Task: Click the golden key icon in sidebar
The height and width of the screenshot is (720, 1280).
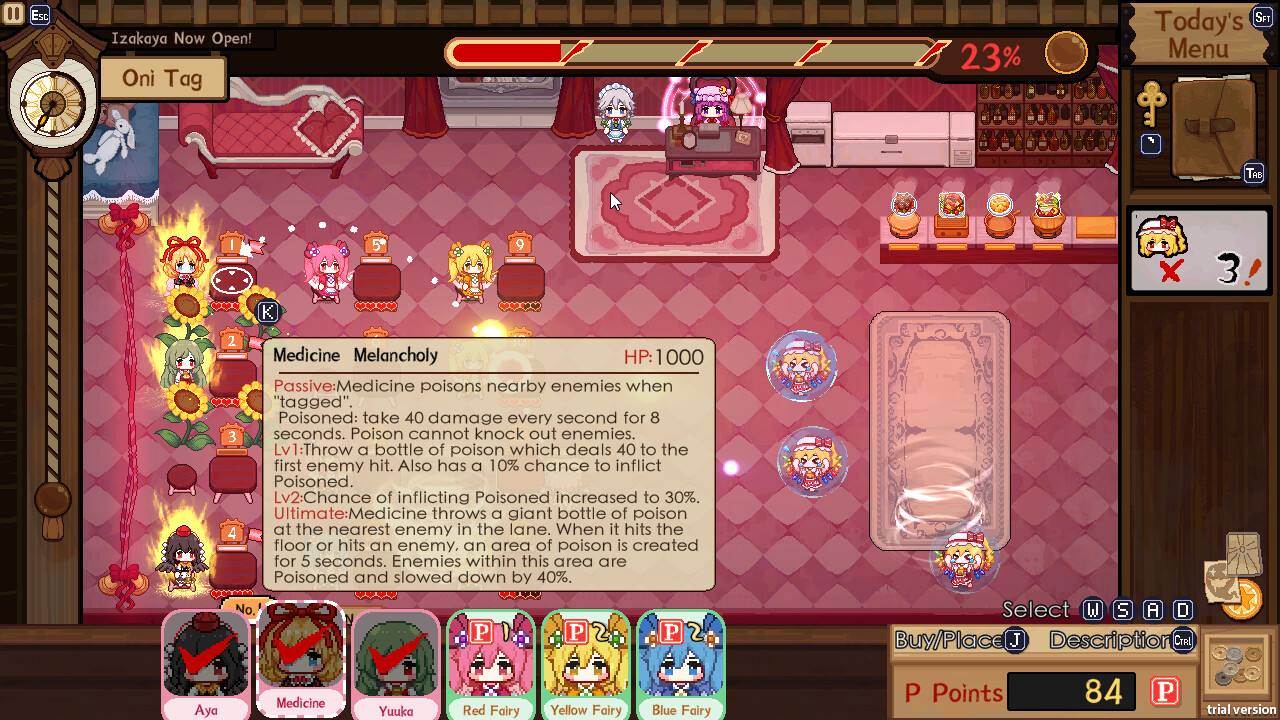Action: click(x=1152, y=102)
